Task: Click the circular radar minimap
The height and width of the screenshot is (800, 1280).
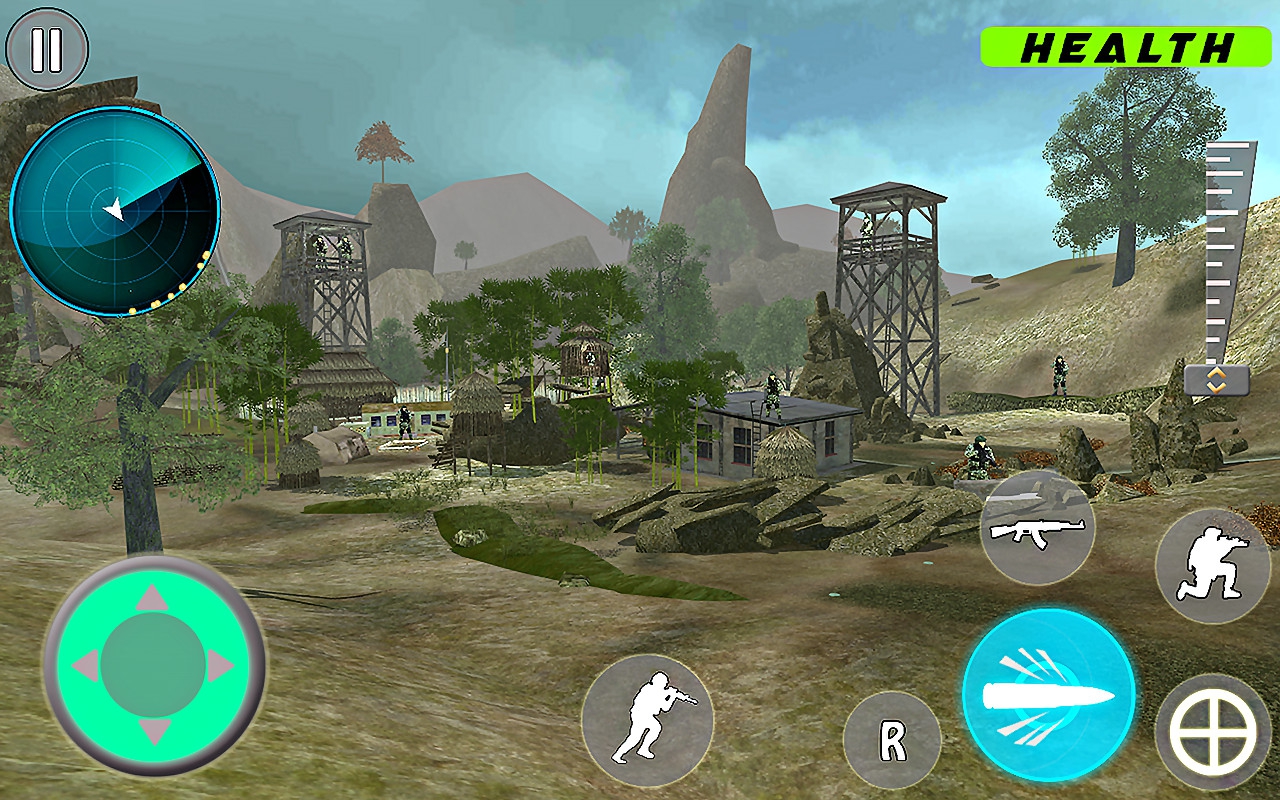Action: point(115,212)
